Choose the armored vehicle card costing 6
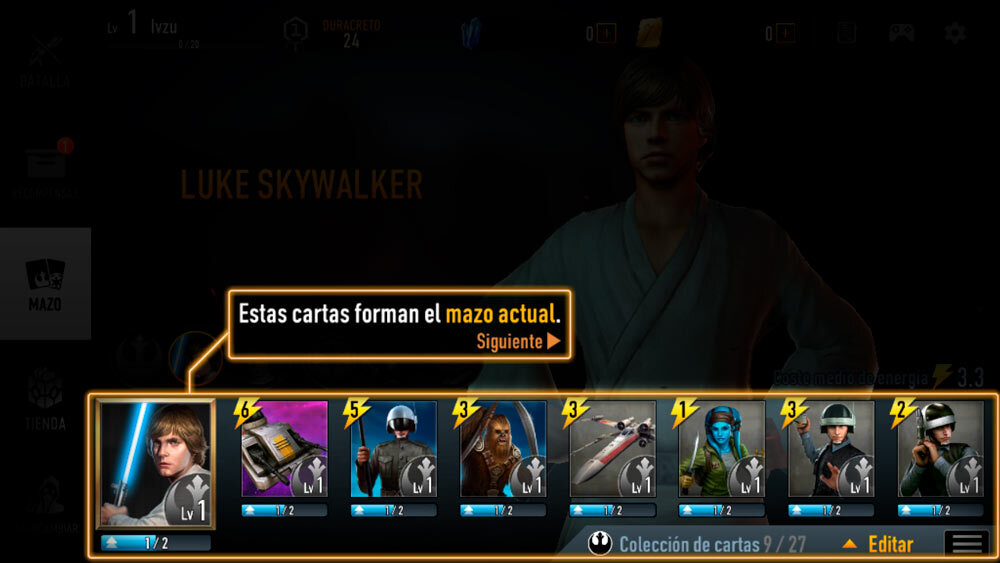This screenshot has width=1000, height=563. click(284, 449)
